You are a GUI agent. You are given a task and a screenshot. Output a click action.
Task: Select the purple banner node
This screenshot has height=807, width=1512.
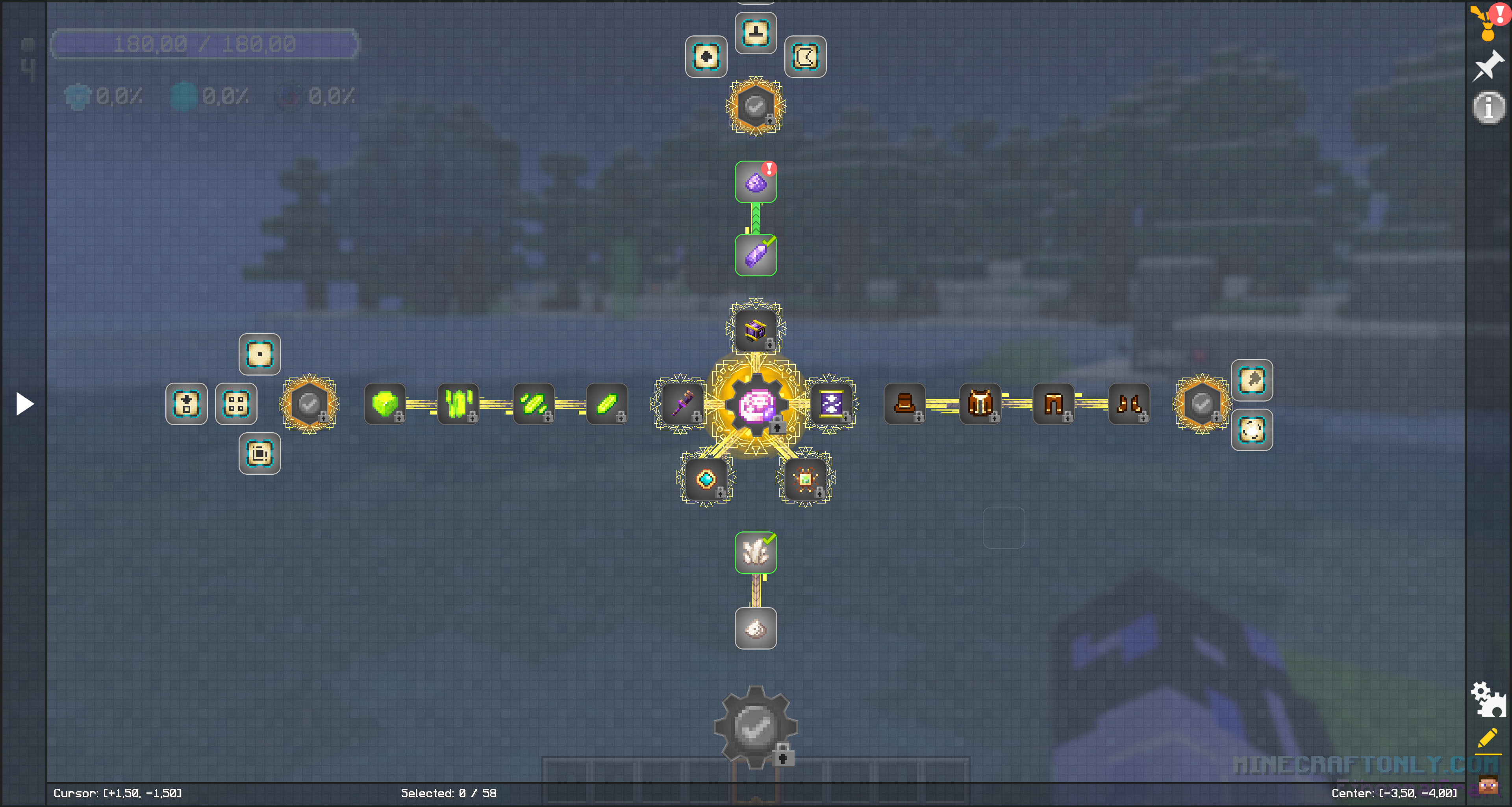[830, 404]
